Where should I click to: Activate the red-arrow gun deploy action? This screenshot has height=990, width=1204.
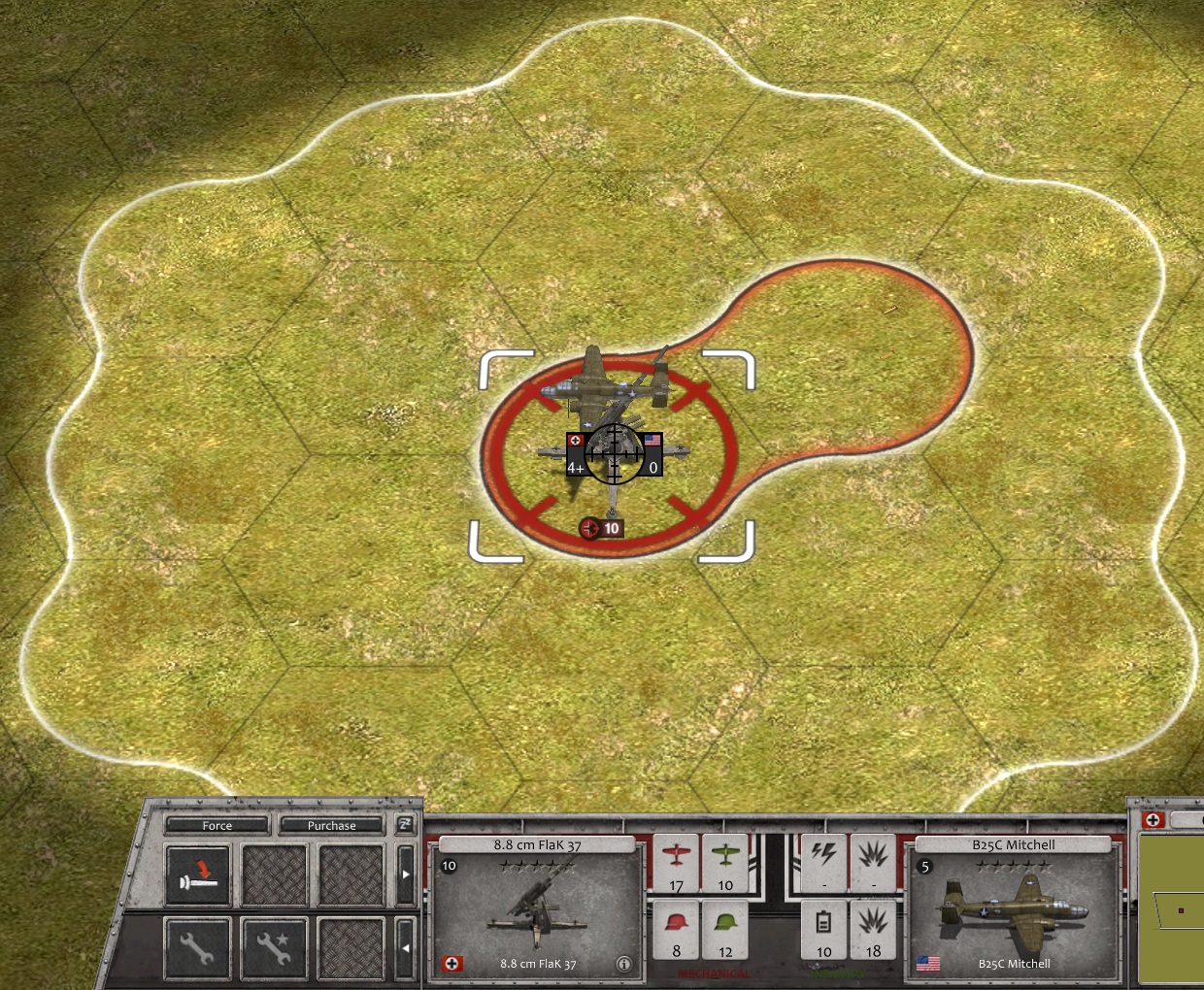pyautogui.click(x=198, y=874)
